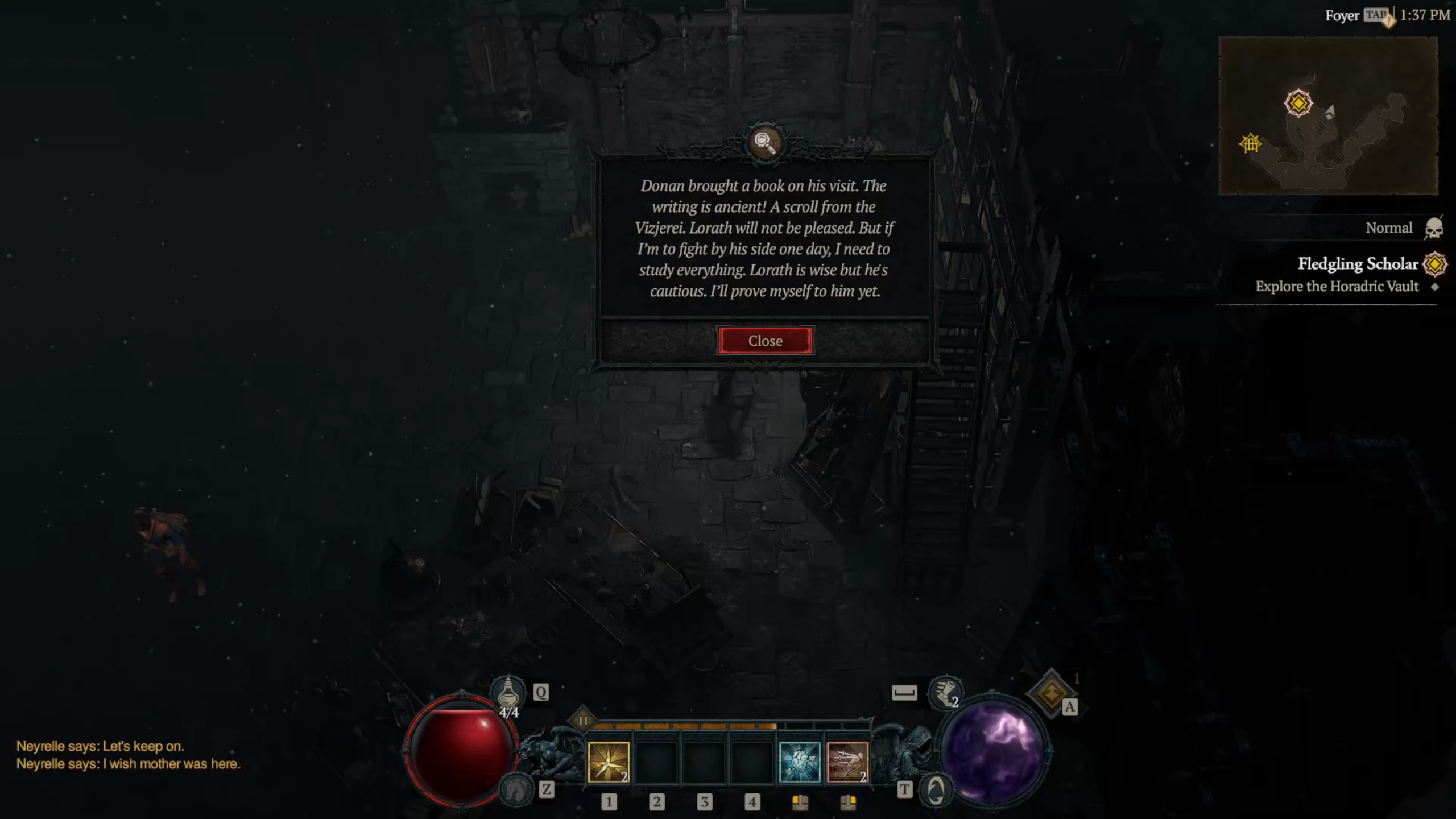Select the Fledgling Scholar quest tracker
The height and width of the screenshot is (819, 1456).
pyautogui.click(x=1357, y=264)
